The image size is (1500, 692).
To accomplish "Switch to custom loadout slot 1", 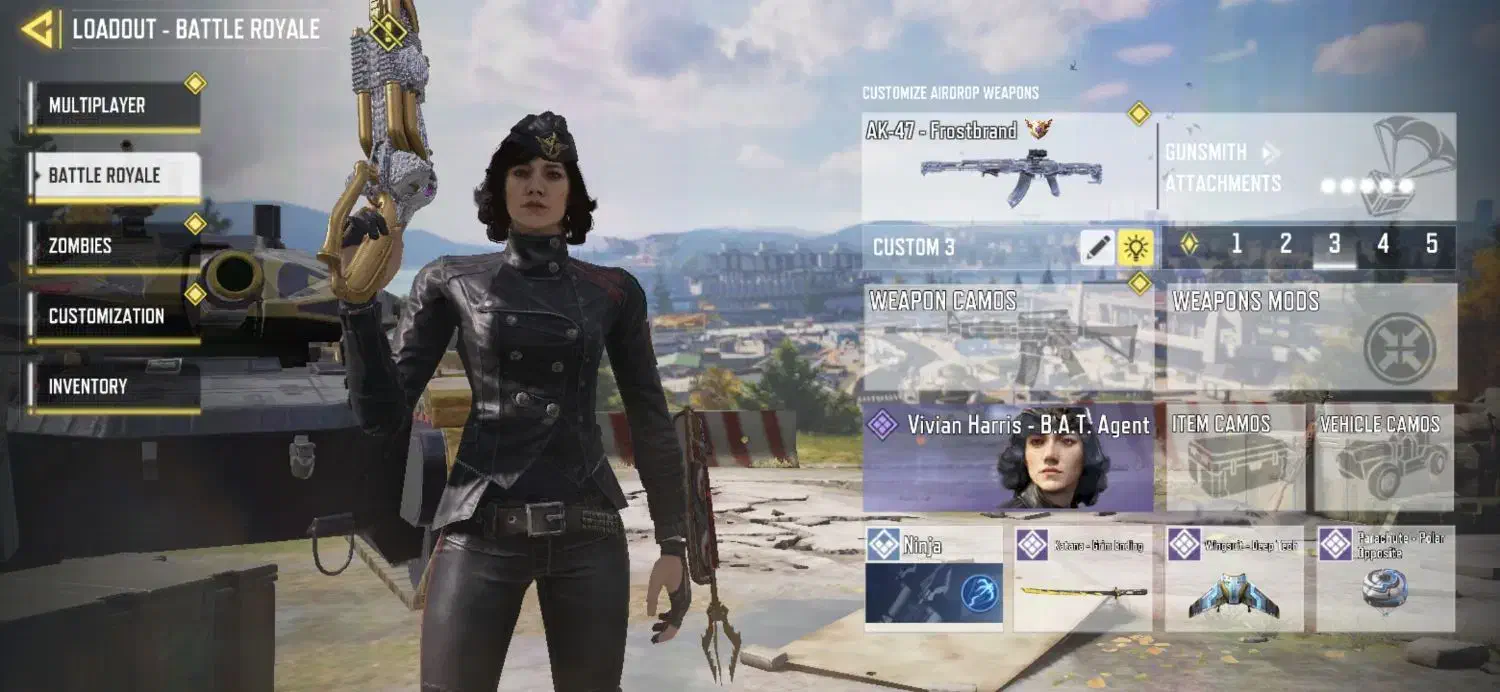I will pos(1236,245).
